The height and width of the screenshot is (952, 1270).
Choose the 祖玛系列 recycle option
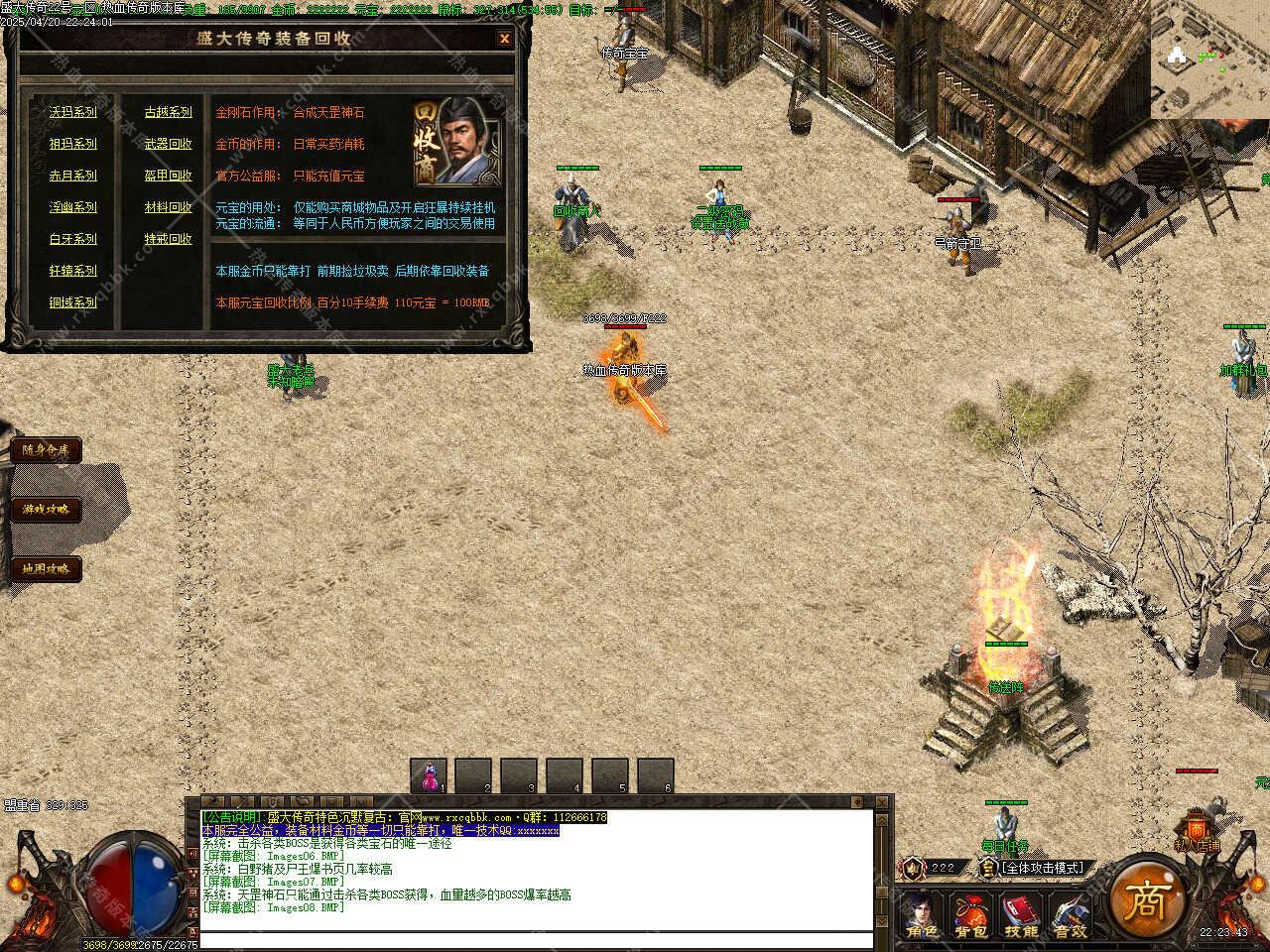click(73, 144)
